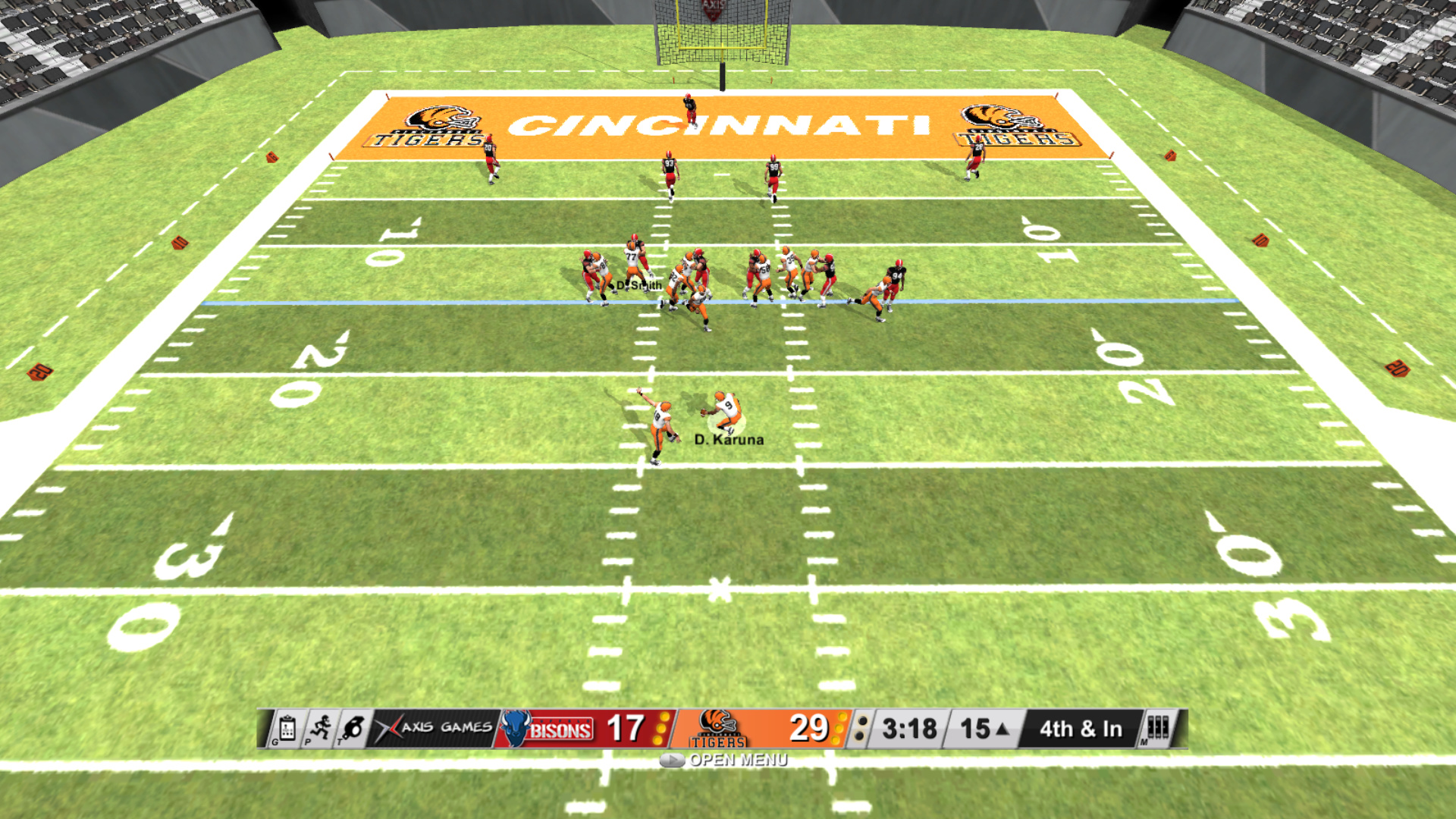Select the referee whistle timeout icon

(353, 729)
